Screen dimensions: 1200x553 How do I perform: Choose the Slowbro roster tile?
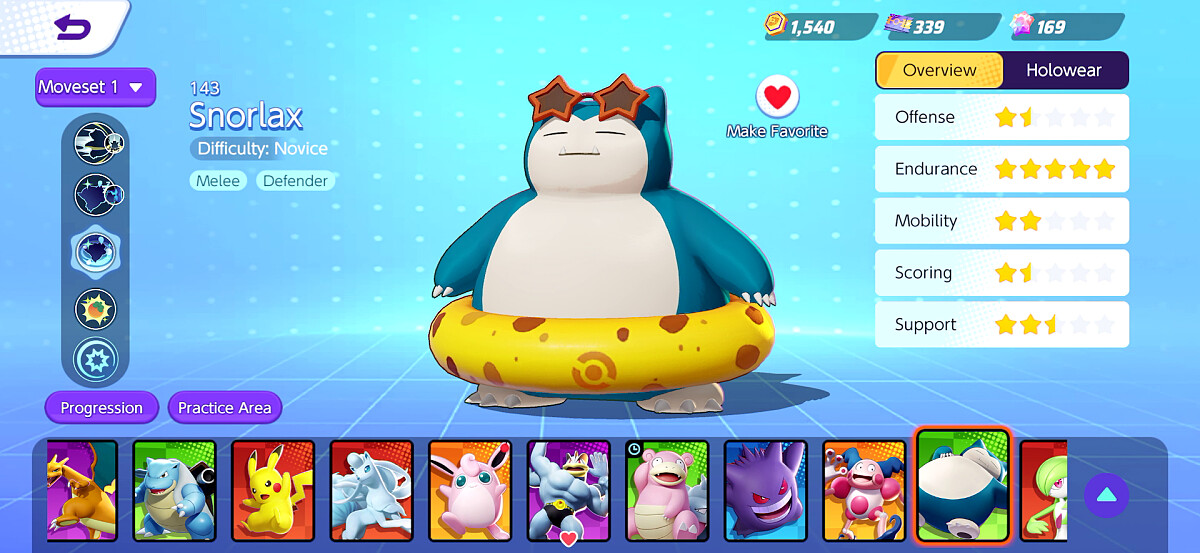click(667, 490)
